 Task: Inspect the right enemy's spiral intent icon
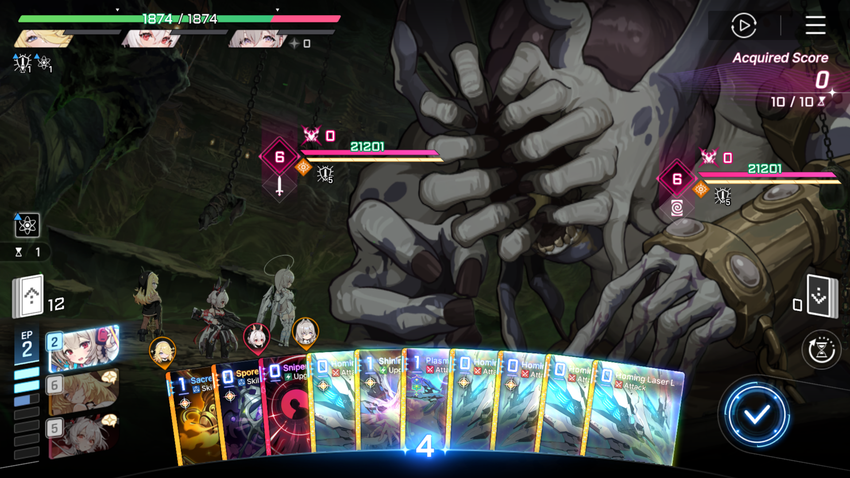[677, 208]
